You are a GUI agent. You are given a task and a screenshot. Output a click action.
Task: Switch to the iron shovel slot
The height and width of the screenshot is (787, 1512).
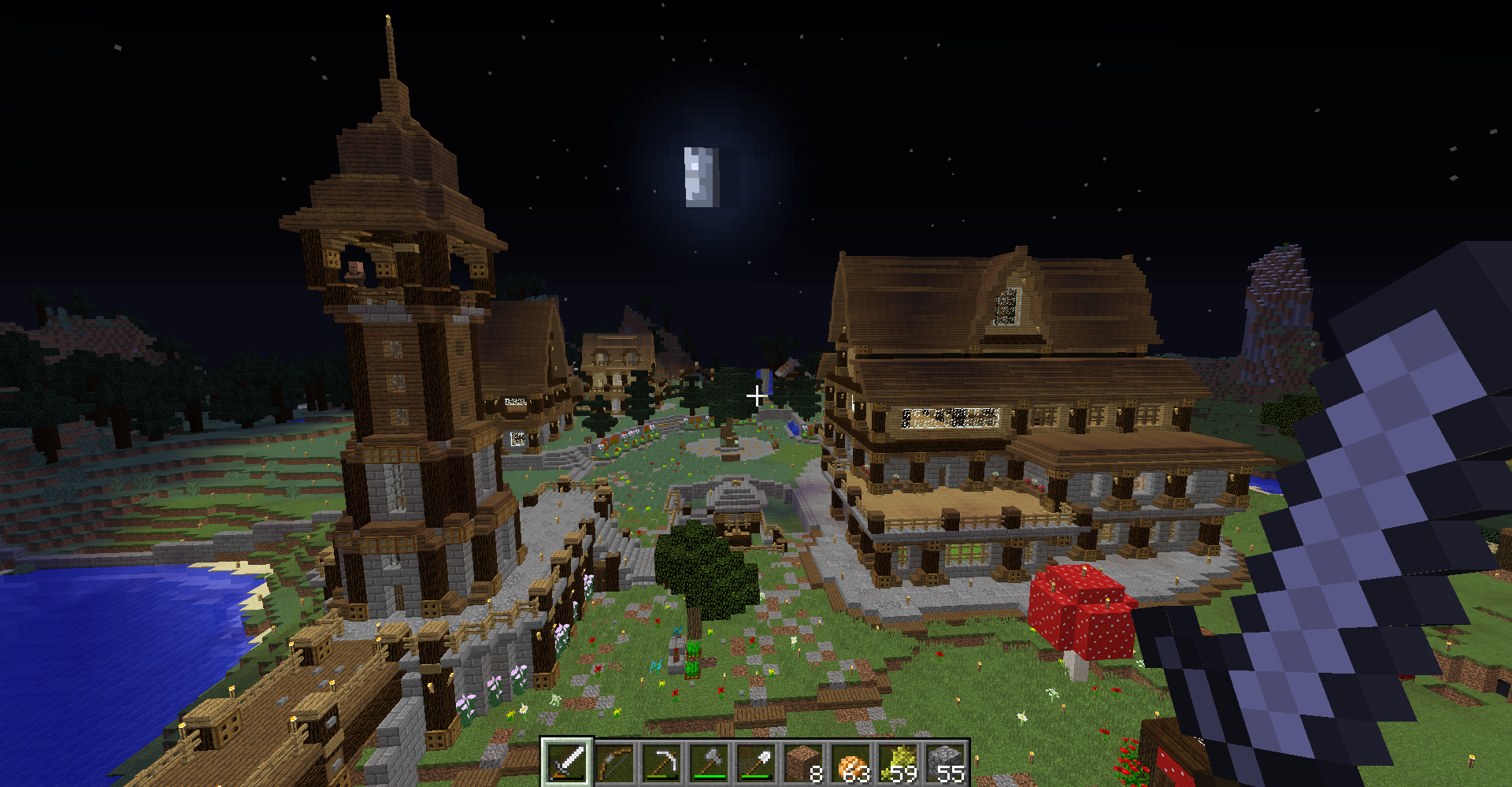(x=756, y=763)
